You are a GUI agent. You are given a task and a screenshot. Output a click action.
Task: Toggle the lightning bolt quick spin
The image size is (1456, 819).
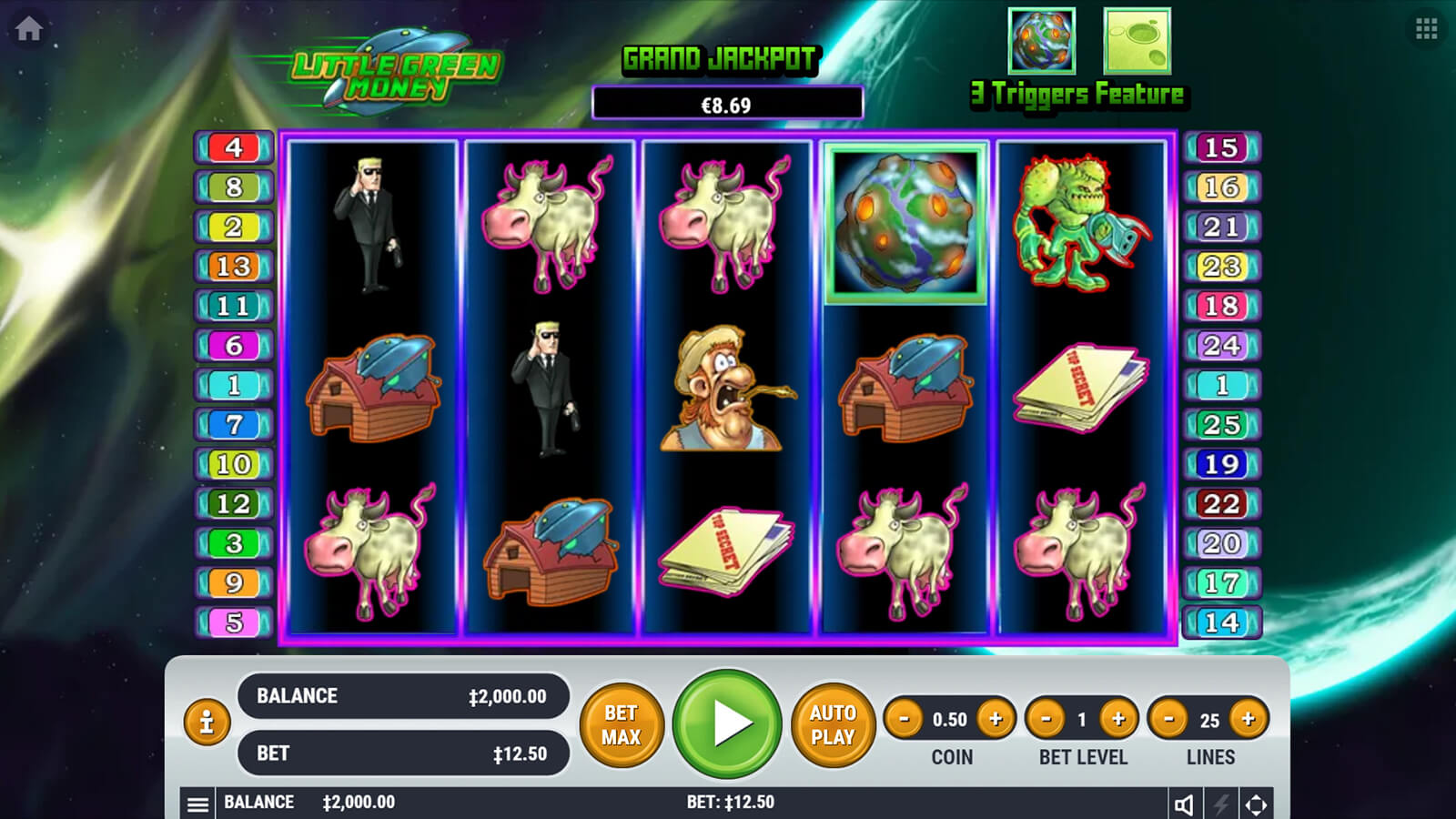pyautogui.click(x=1220, y=804)
